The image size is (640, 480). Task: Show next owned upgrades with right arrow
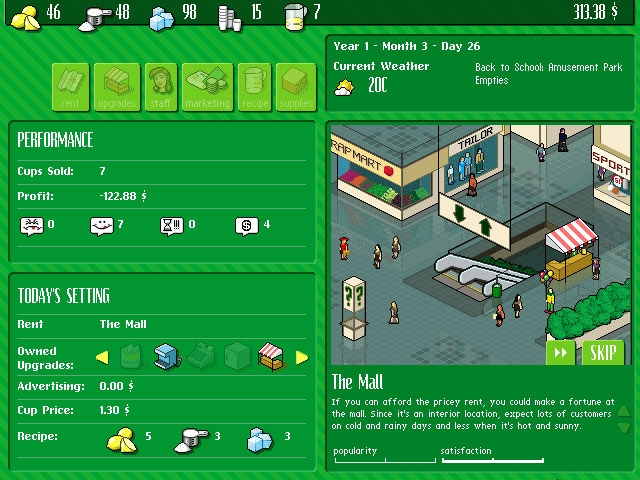coord(302,357)
